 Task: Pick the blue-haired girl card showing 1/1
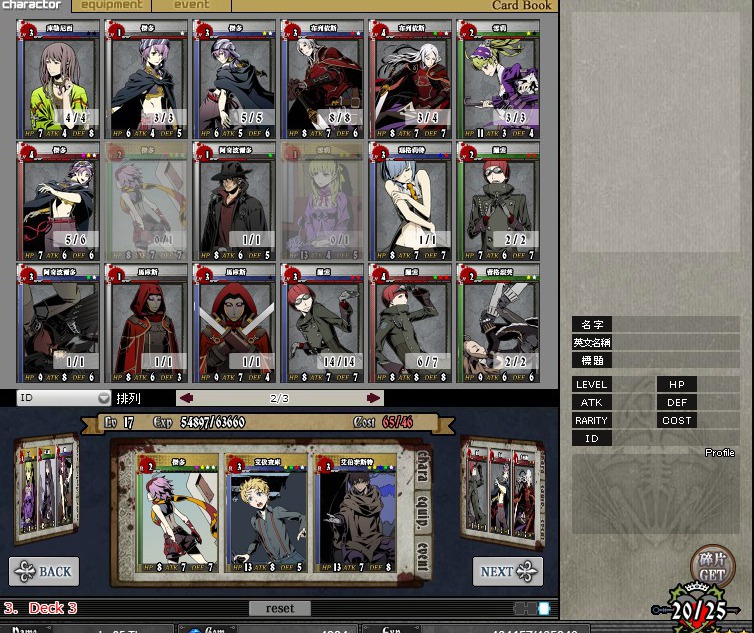pos(411,201)
